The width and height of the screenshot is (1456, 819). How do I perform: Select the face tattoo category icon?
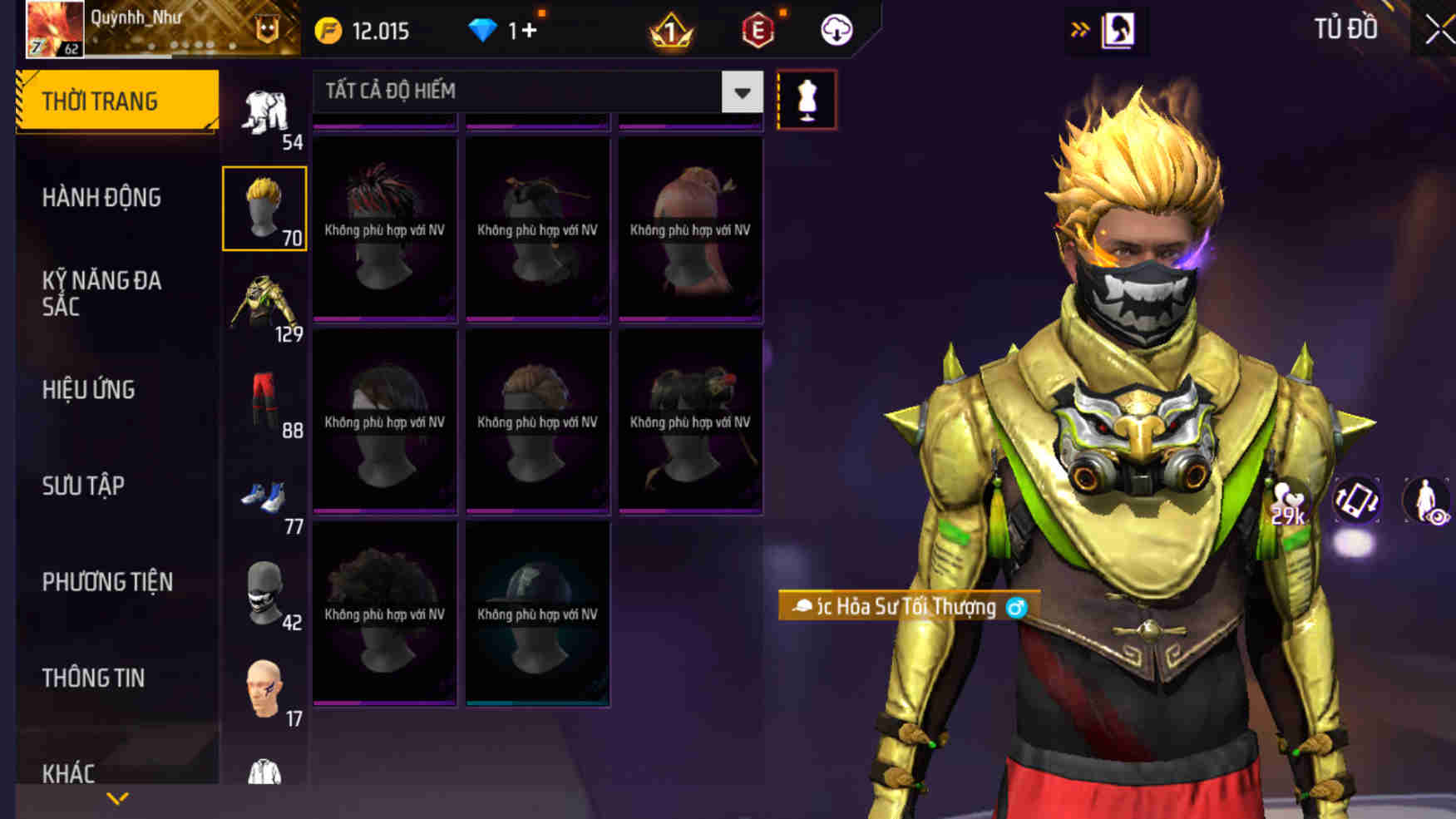click(x=264, y=687)
